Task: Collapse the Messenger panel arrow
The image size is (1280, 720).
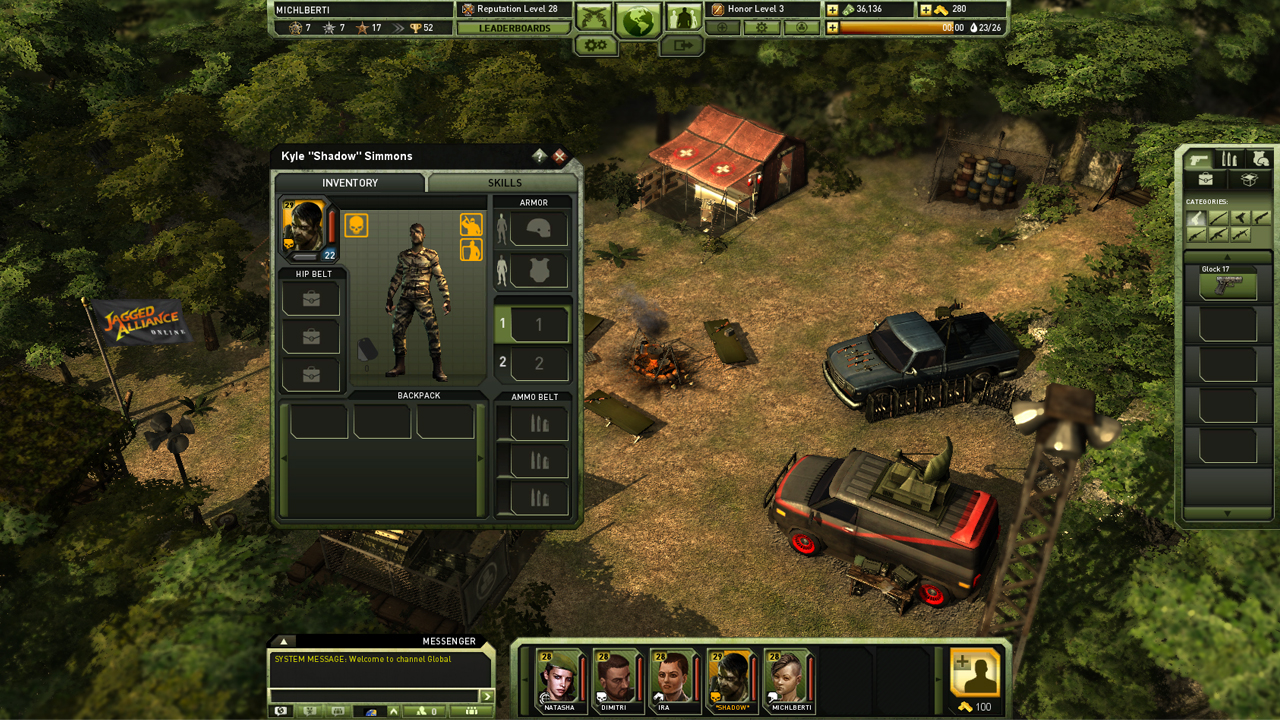Action: [283, 641]
